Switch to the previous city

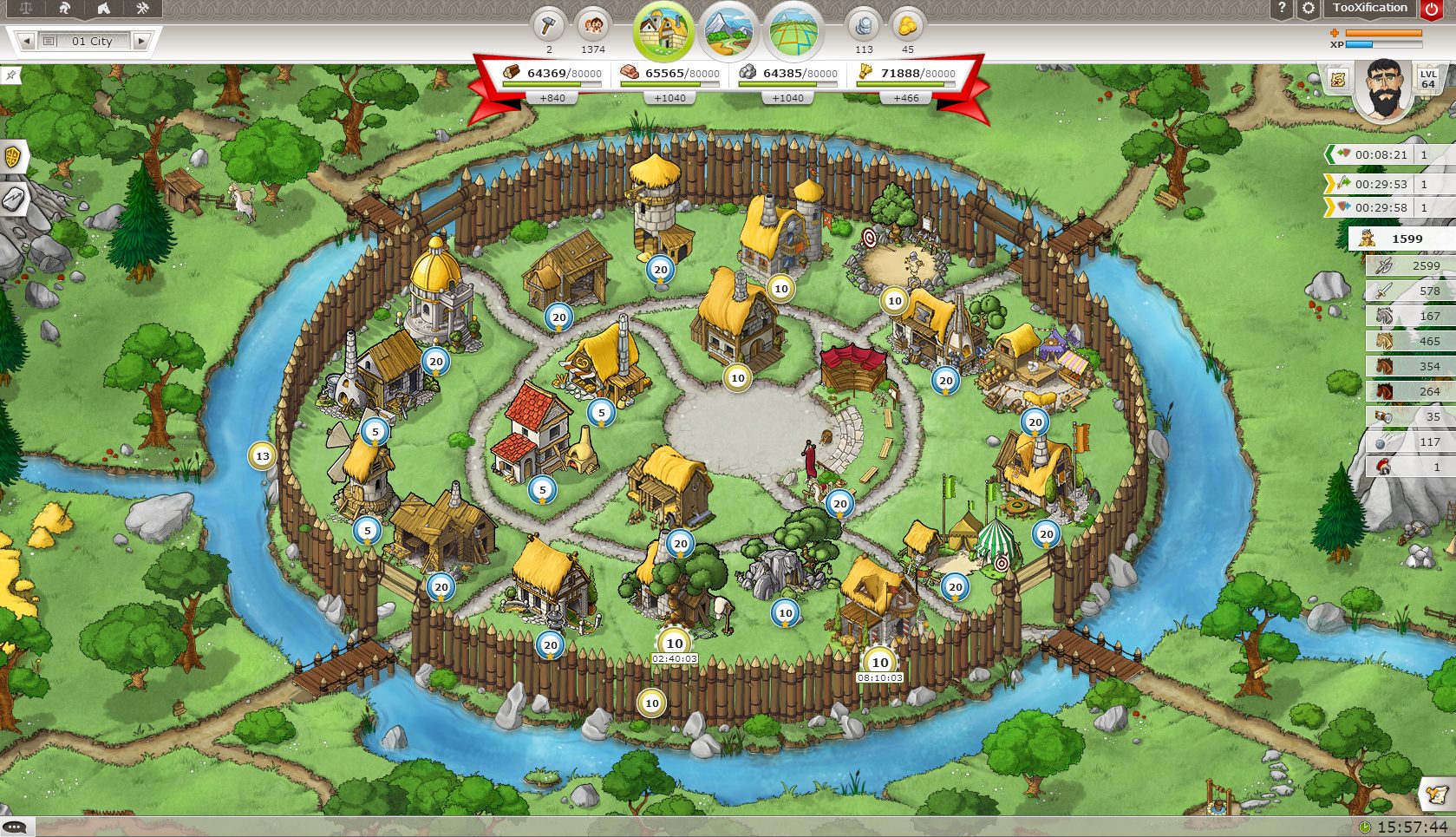[x=26, y=41]
